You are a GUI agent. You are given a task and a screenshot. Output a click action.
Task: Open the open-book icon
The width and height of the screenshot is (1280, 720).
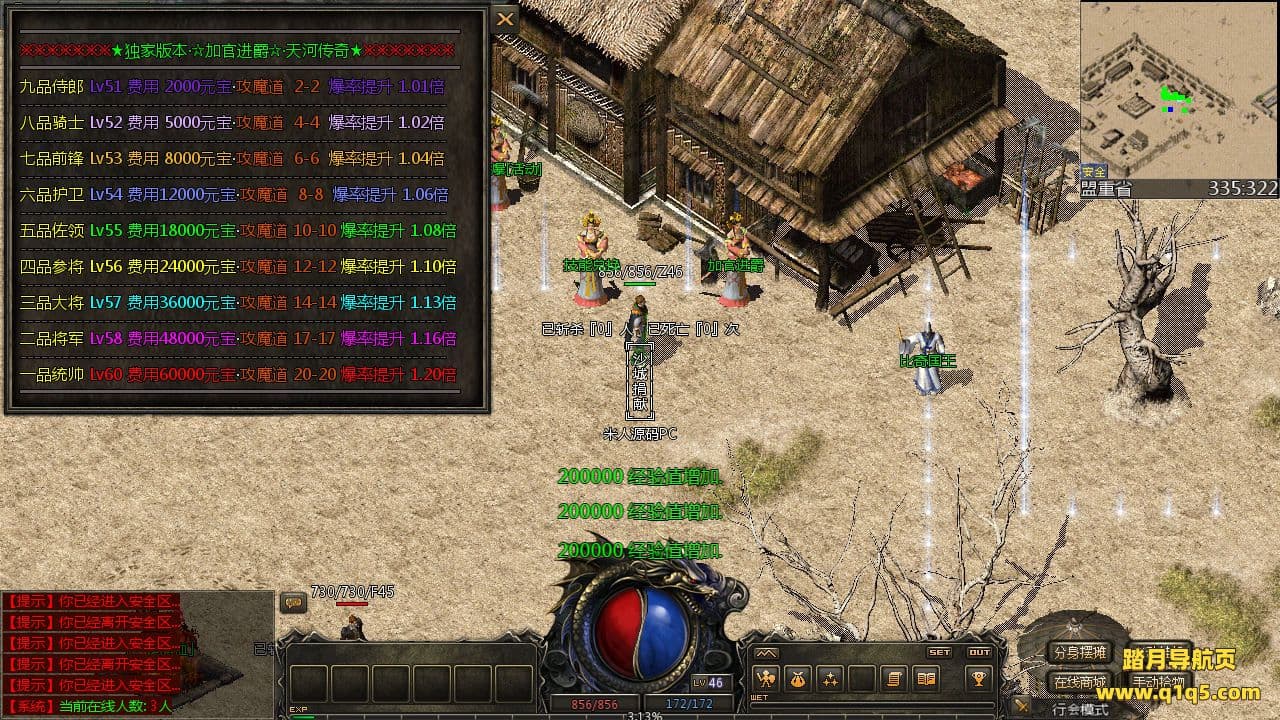click(x=927, y=679)
